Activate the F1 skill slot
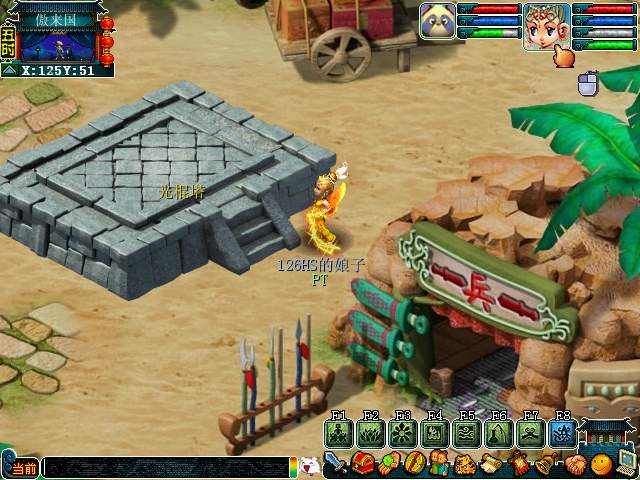Image resolution: width=640 pixels, height=480 pixels. coord(338,433)
